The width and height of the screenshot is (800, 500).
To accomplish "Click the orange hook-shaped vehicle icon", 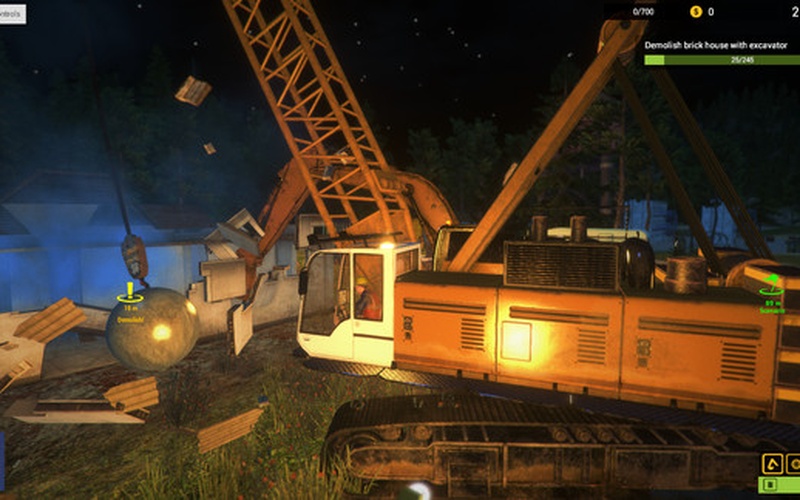I will click(771, 464).
